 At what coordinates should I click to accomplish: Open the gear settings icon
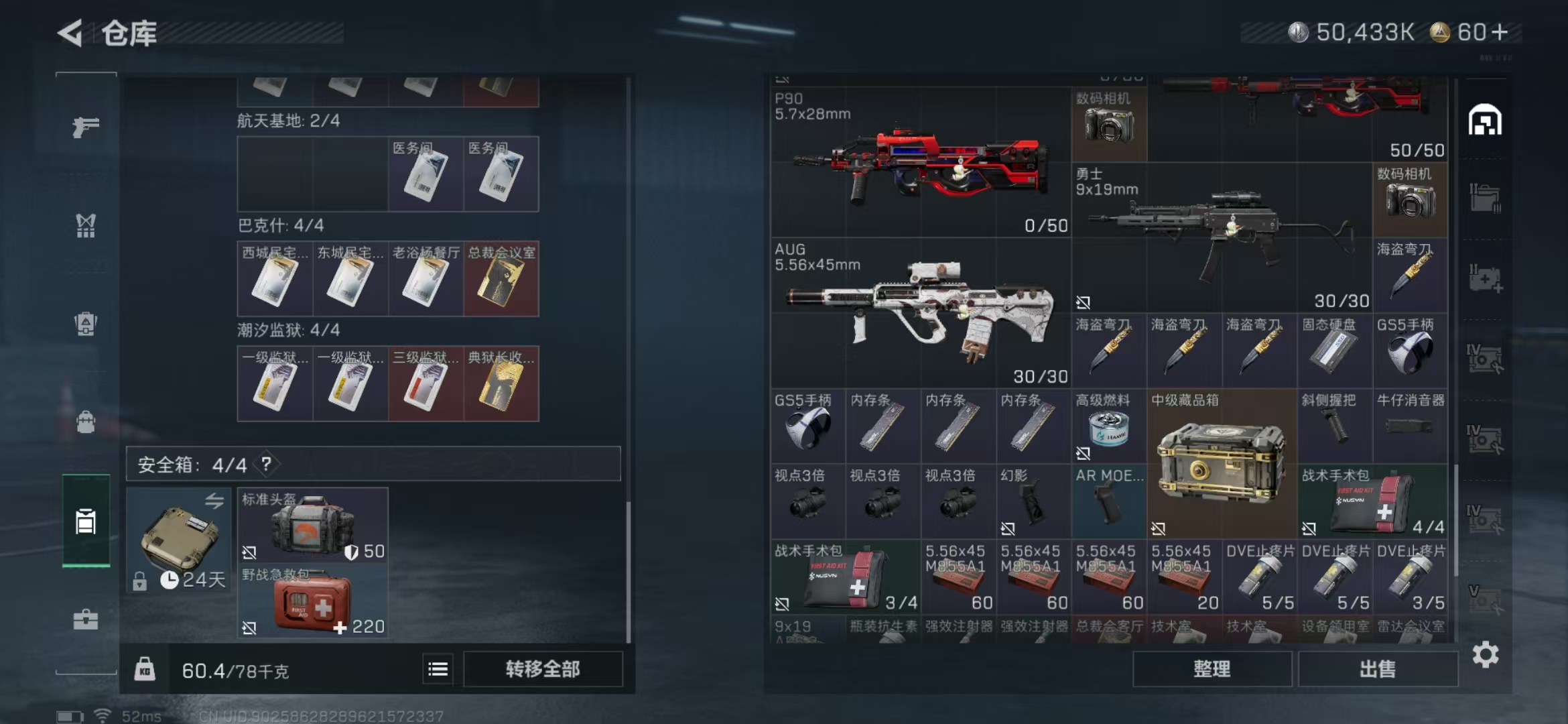click(1485, 654)
